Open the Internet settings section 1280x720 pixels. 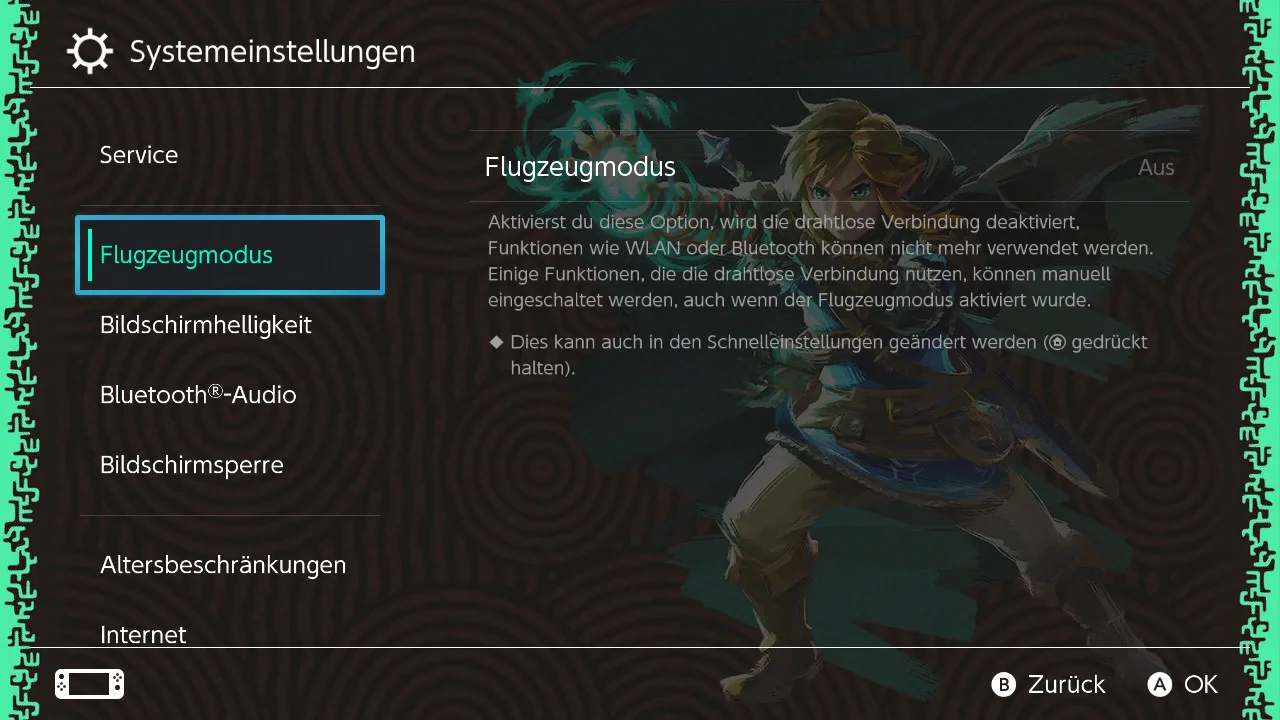coord(143,634)
